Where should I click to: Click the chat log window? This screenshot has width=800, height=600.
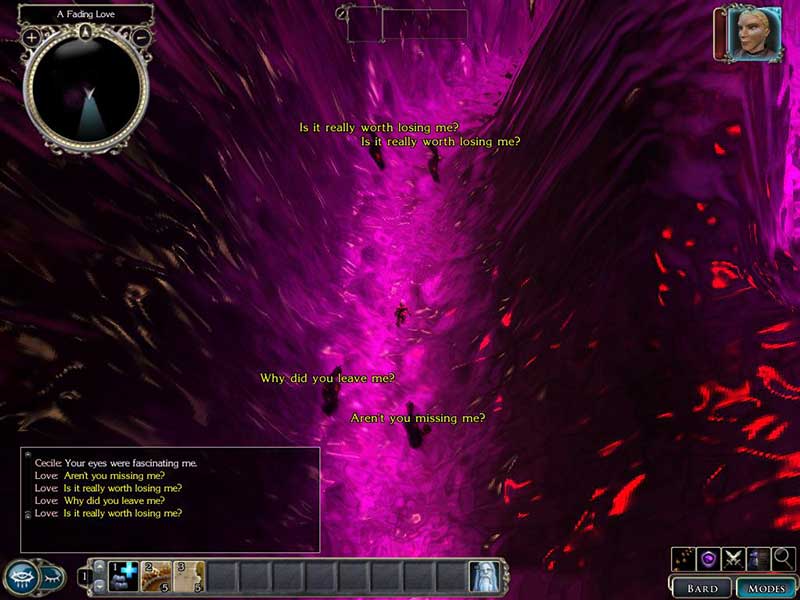(170, 499)
